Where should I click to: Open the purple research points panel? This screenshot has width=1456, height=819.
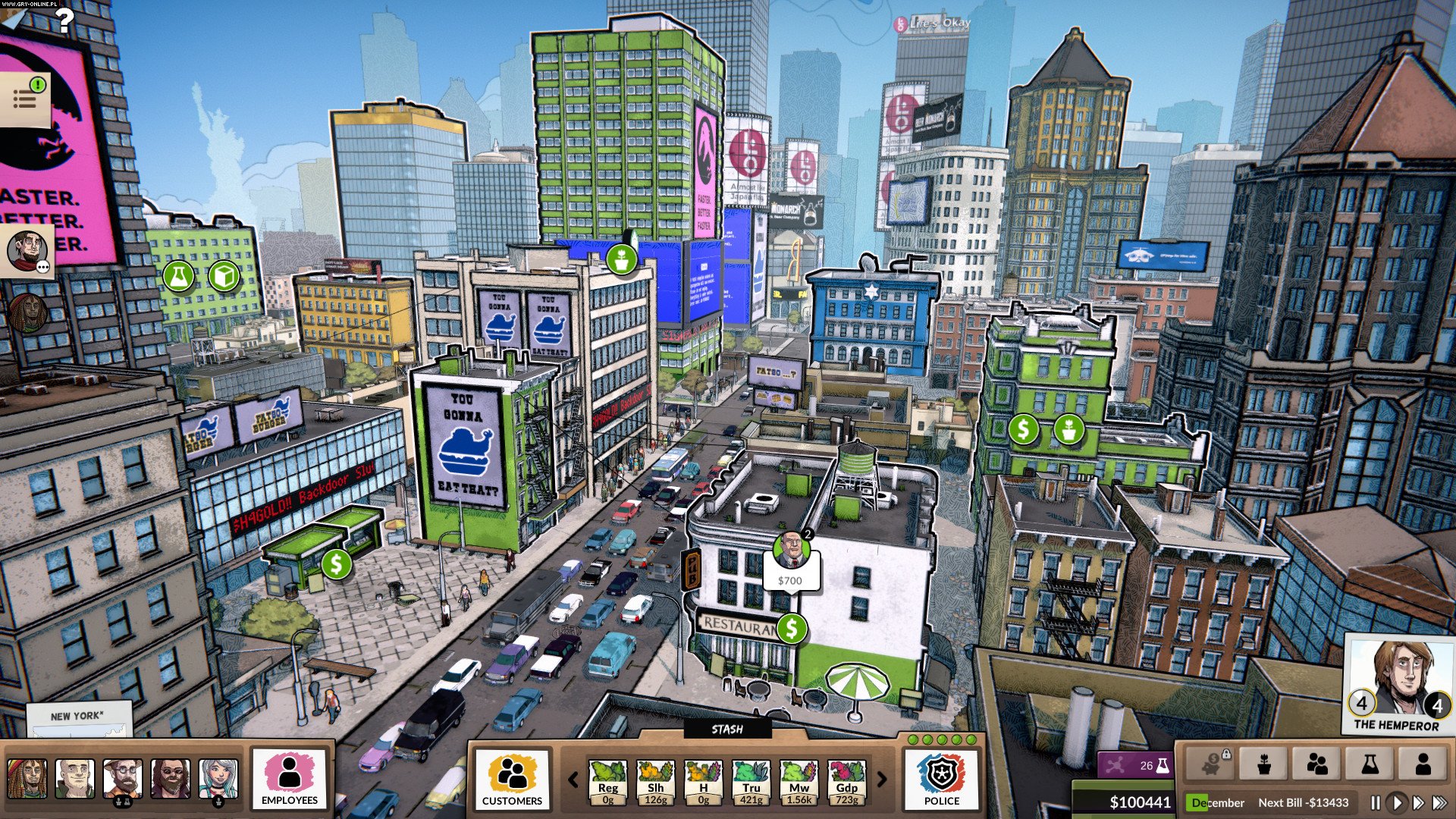1134,765
